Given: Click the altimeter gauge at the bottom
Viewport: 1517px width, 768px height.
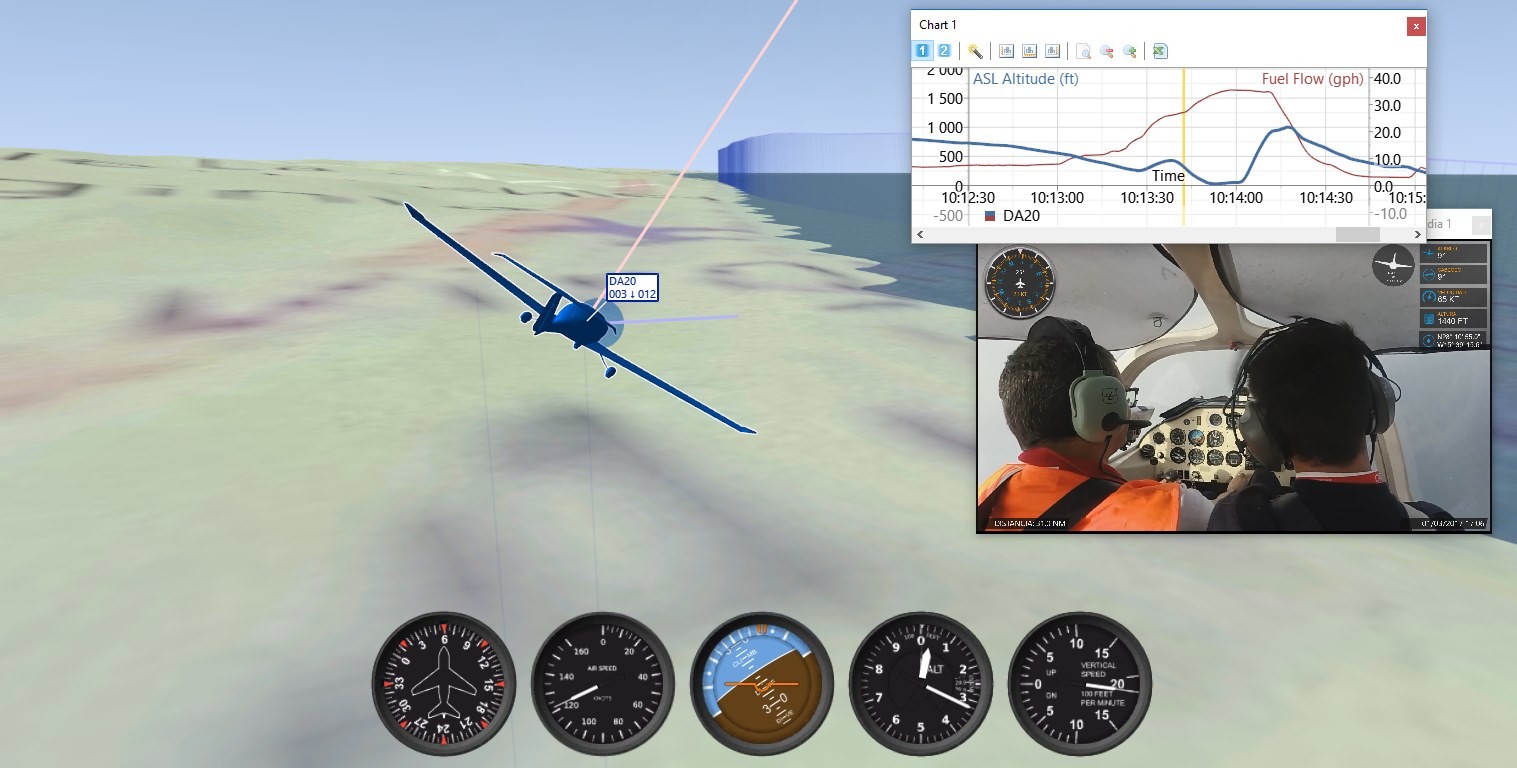Looking at the screenshot, I should (920, 684).
